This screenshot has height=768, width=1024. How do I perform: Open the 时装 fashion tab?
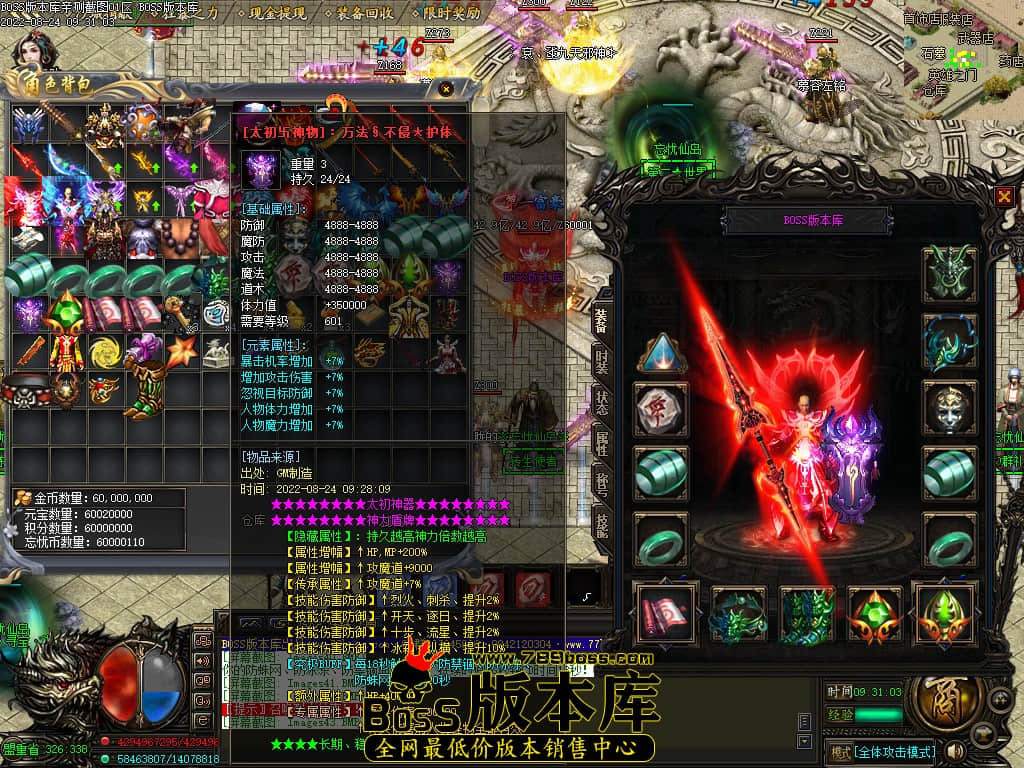click(x=601, y=363)
